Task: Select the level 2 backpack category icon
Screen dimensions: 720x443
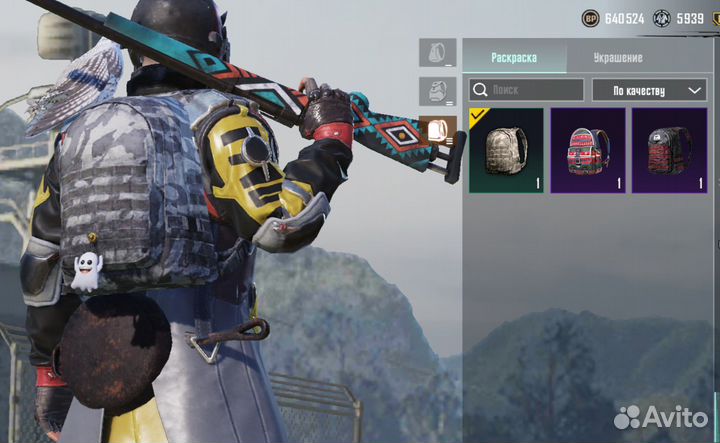Action: tap(437, 91)
